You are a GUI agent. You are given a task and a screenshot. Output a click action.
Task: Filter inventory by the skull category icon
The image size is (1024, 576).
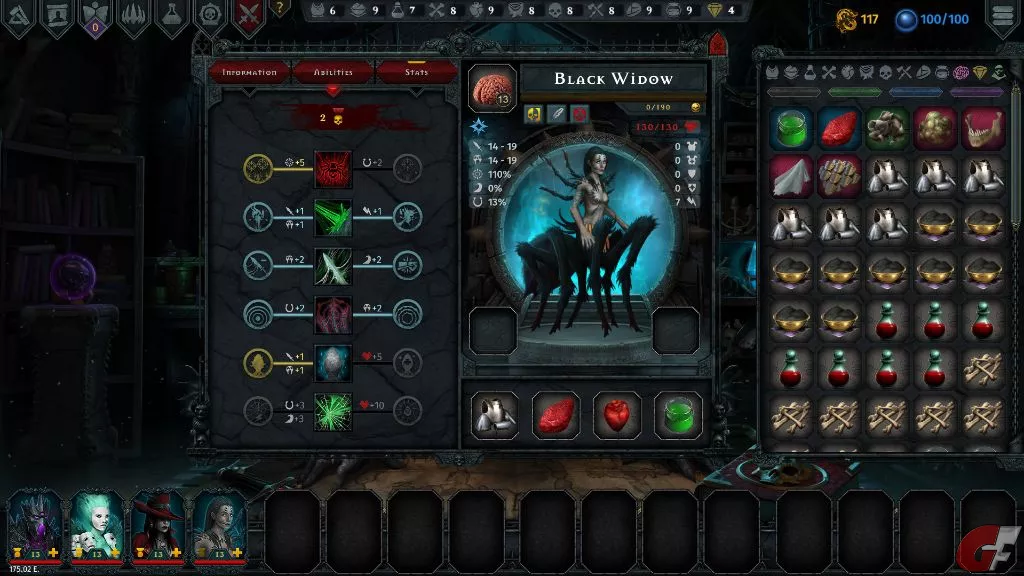pos(884,73)
